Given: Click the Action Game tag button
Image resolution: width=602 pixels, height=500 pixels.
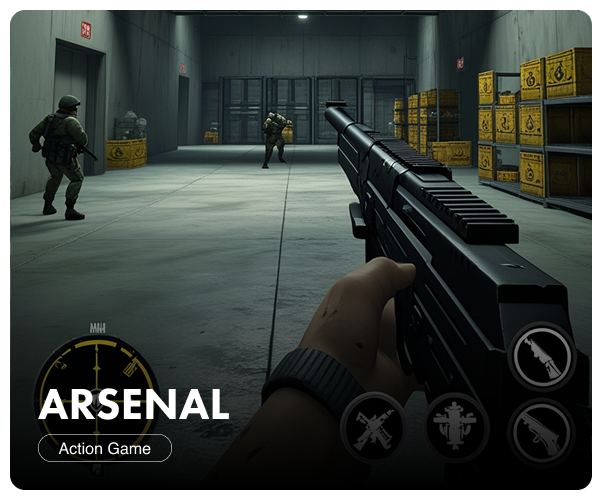Looking at the screenshot, I should click(x=105, y=448).
